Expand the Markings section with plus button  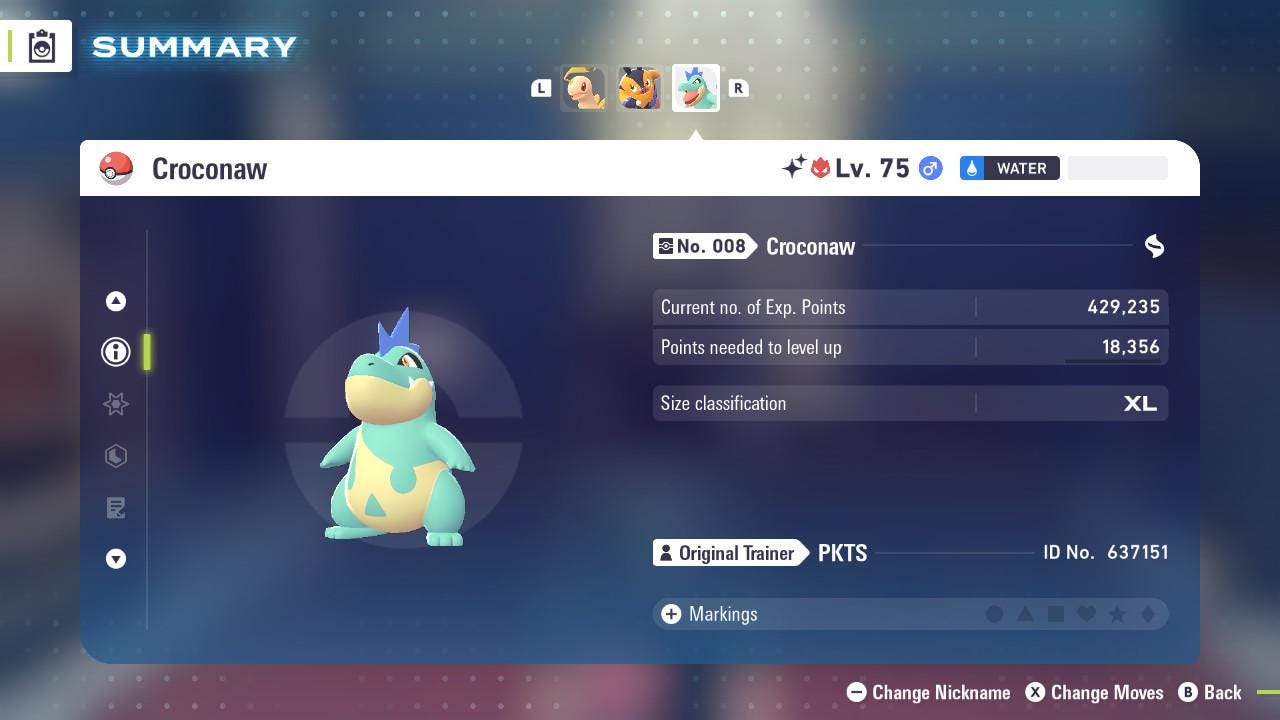670,614
